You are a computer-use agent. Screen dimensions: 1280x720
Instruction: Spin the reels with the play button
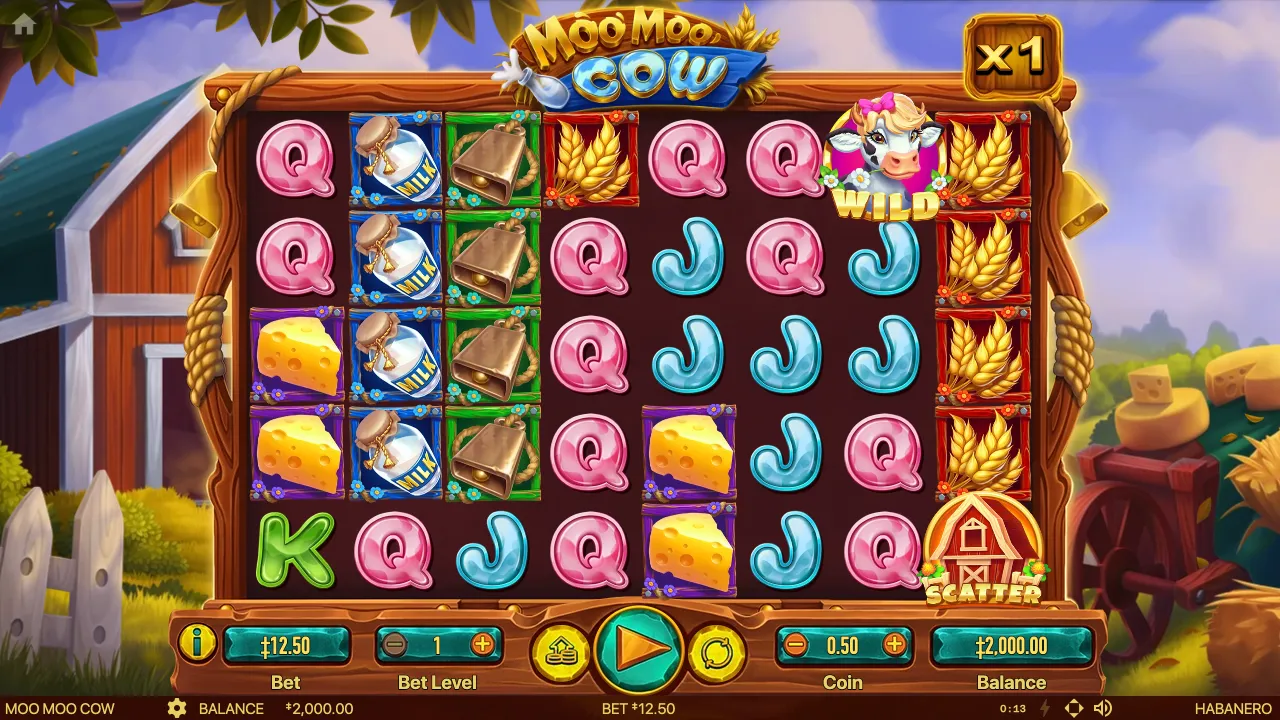639,649
